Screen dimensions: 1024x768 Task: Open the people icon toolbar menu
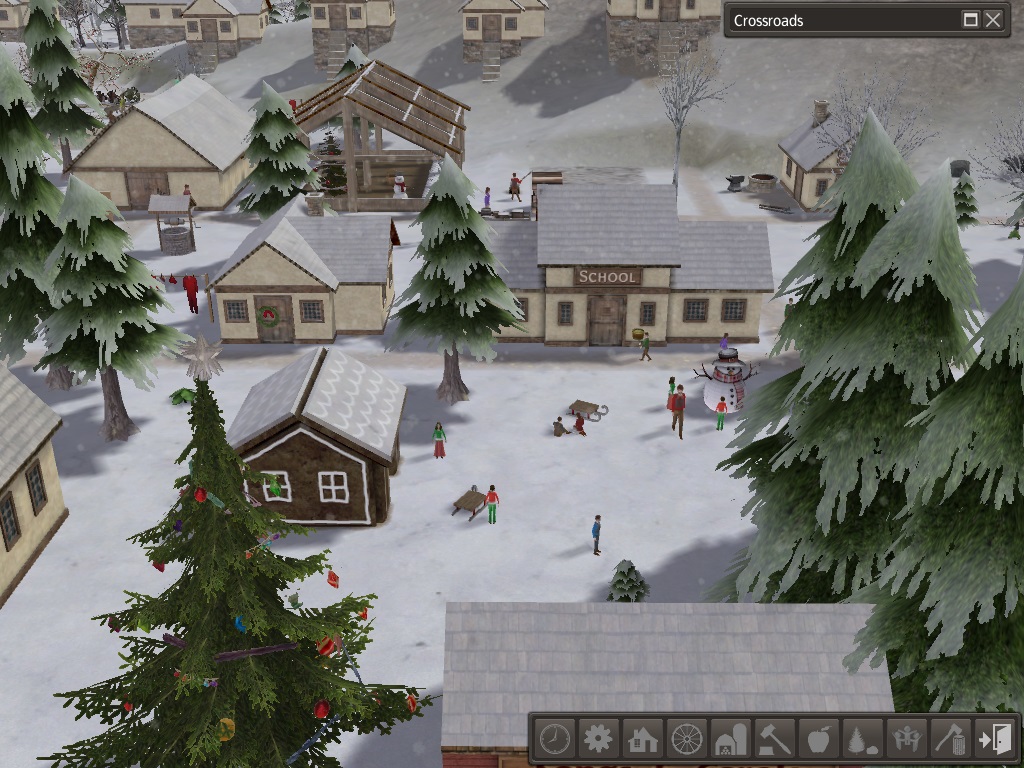point(907,739)
